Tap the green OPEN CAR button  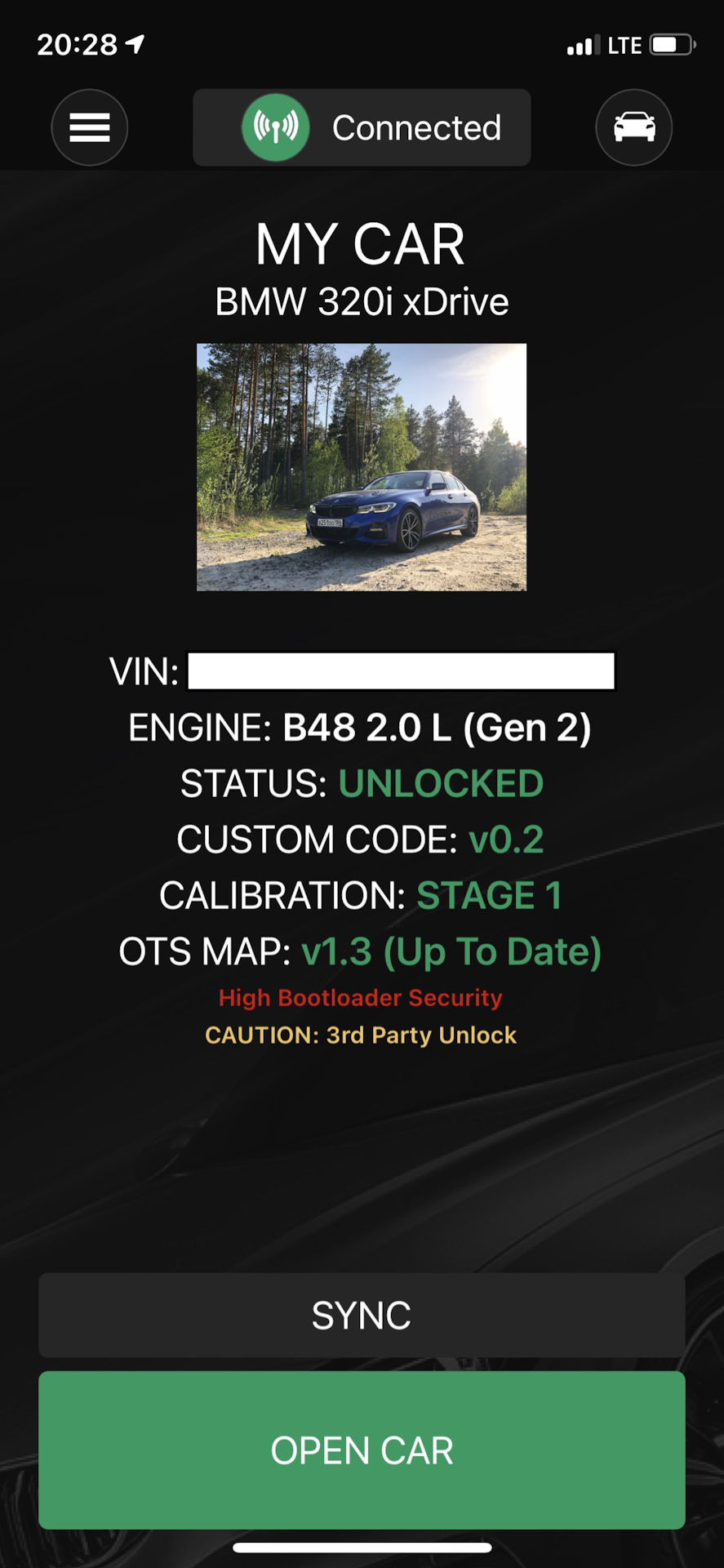click(x=362, y=1450)
